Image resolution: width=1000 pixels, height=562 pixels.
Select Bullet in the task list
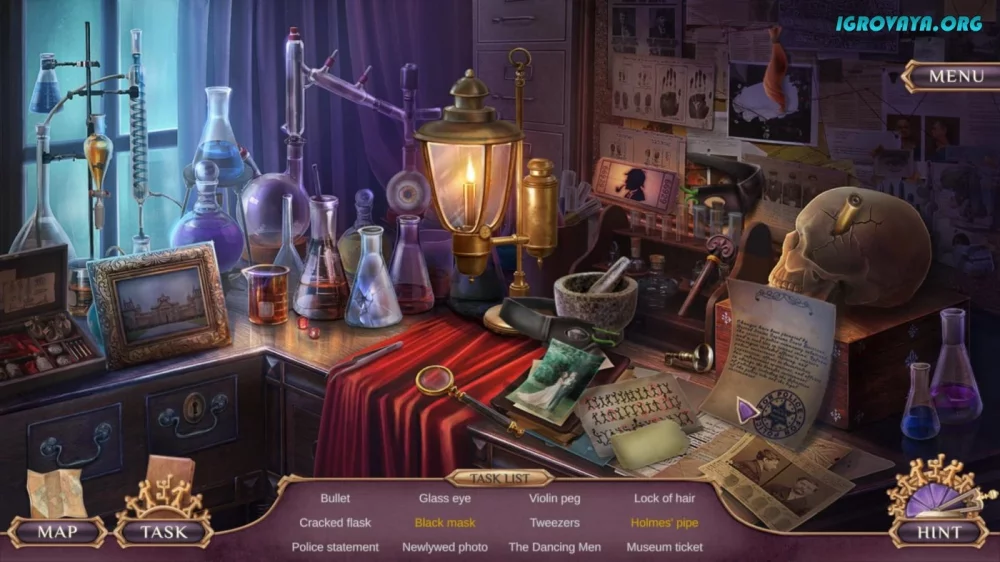tap(335, 498)
